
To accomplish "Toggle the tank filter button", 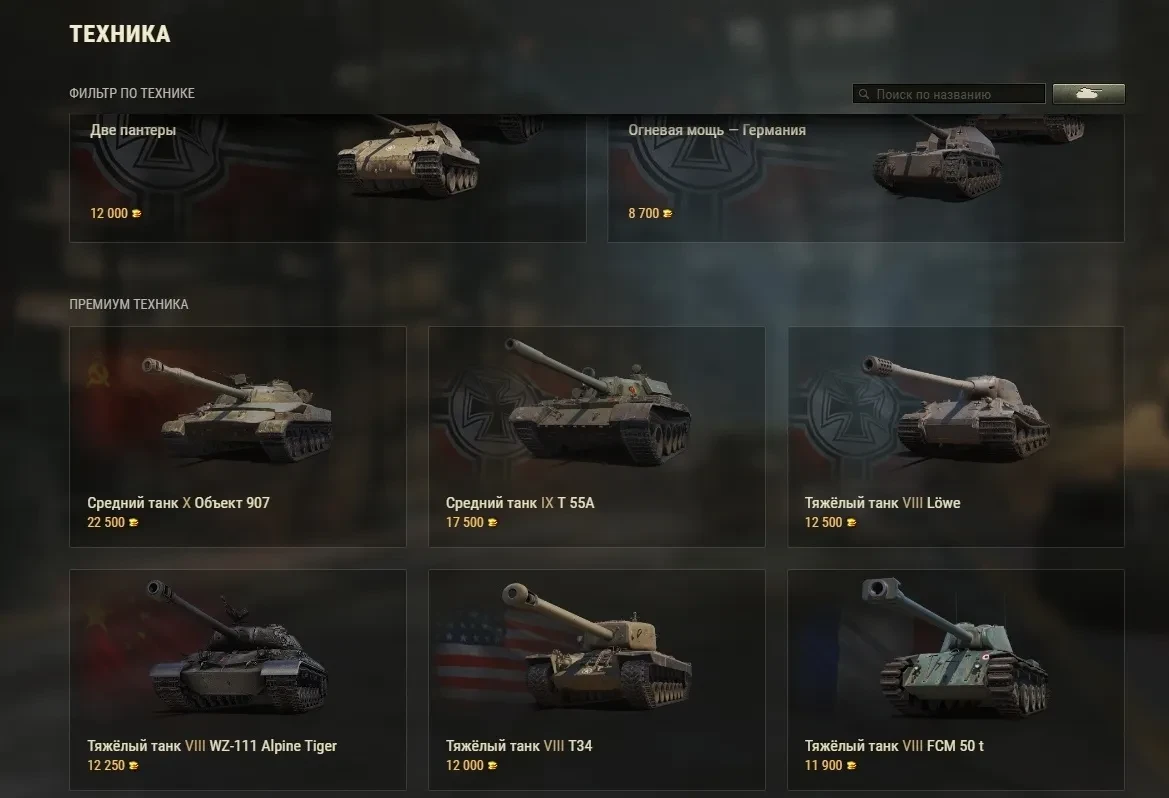I will pyautogui.click(x=1088, y=94).
